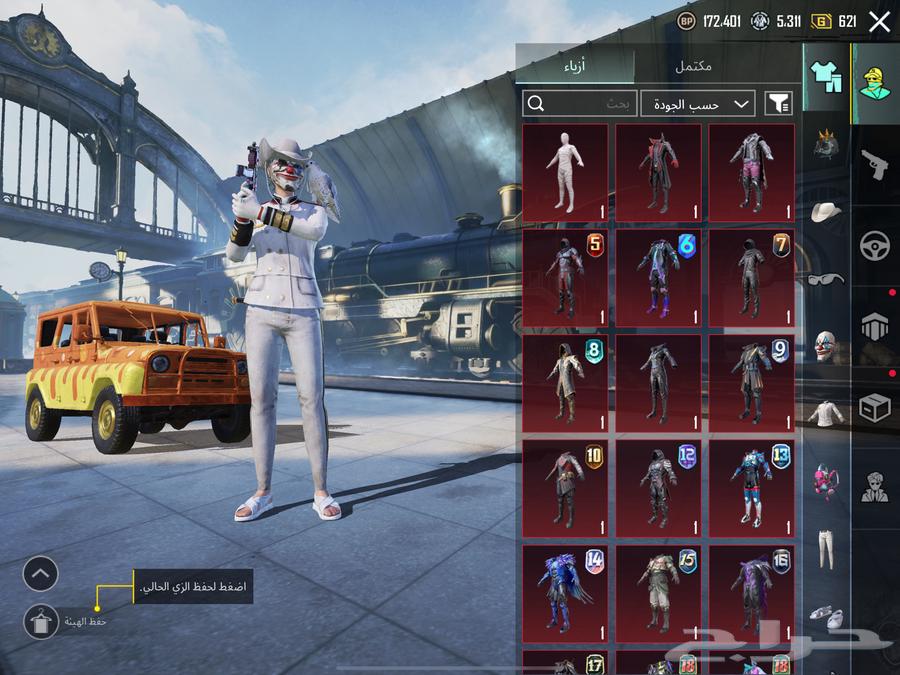Image resolution: width=900 pixels, height=675 pixels.
Task: Show the helmet slot items
Action: pos(826,143)
